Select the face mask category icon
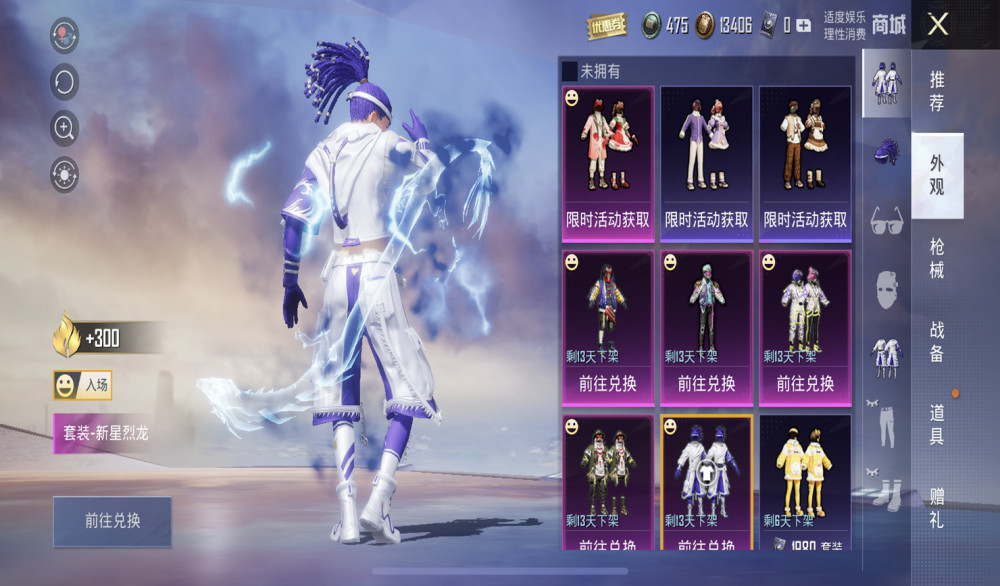1000x586 pixels. [x=886, y=288]
